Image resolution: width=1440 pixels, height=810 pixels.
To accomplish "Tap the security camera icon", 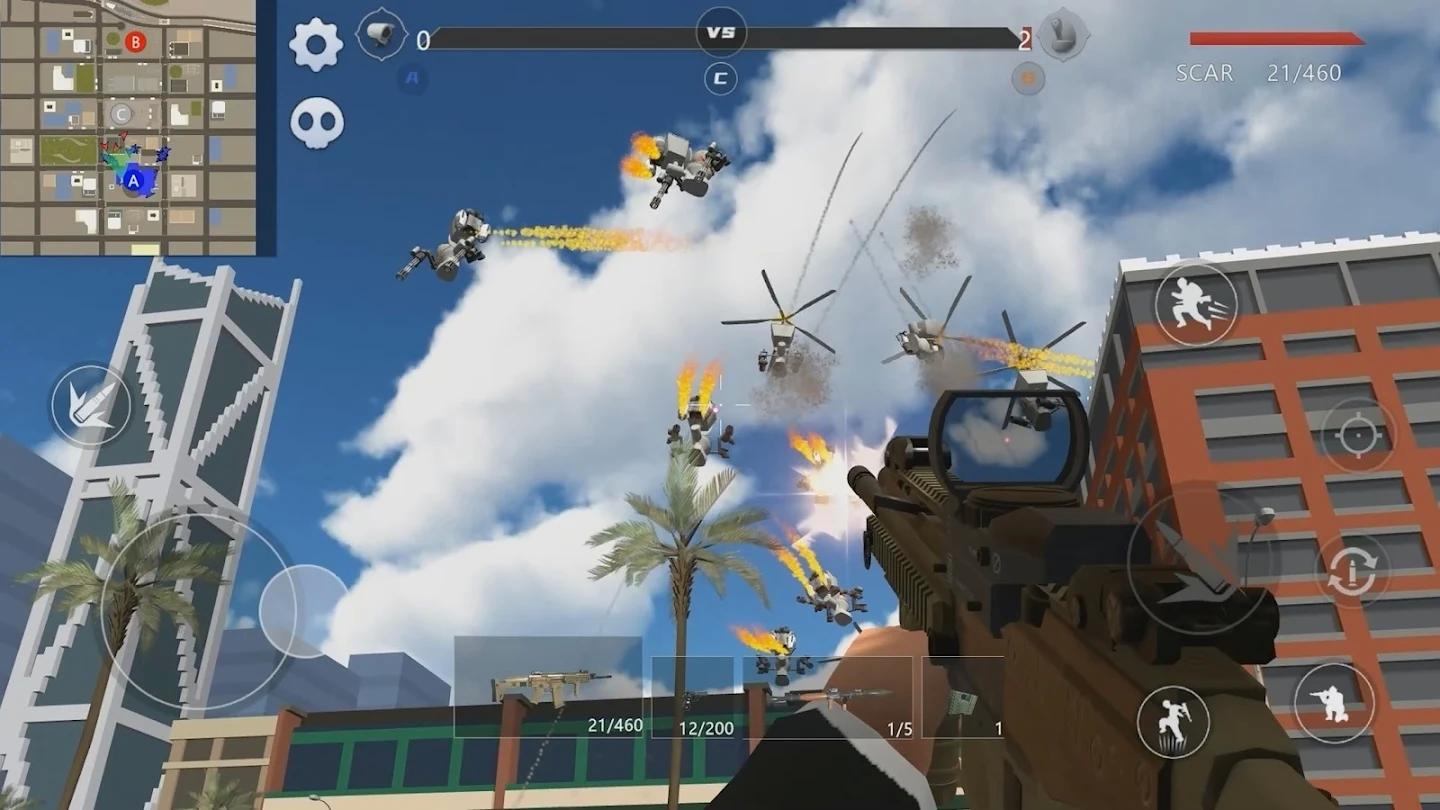I will [x=381, y=35].
